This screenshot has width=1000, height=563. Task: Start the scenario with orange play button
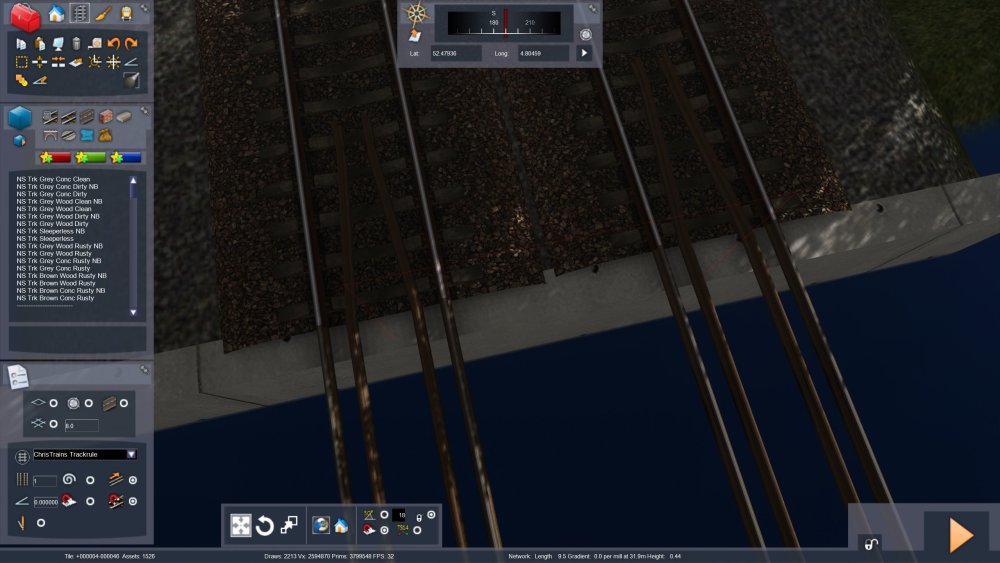click(x=960, y=535)
